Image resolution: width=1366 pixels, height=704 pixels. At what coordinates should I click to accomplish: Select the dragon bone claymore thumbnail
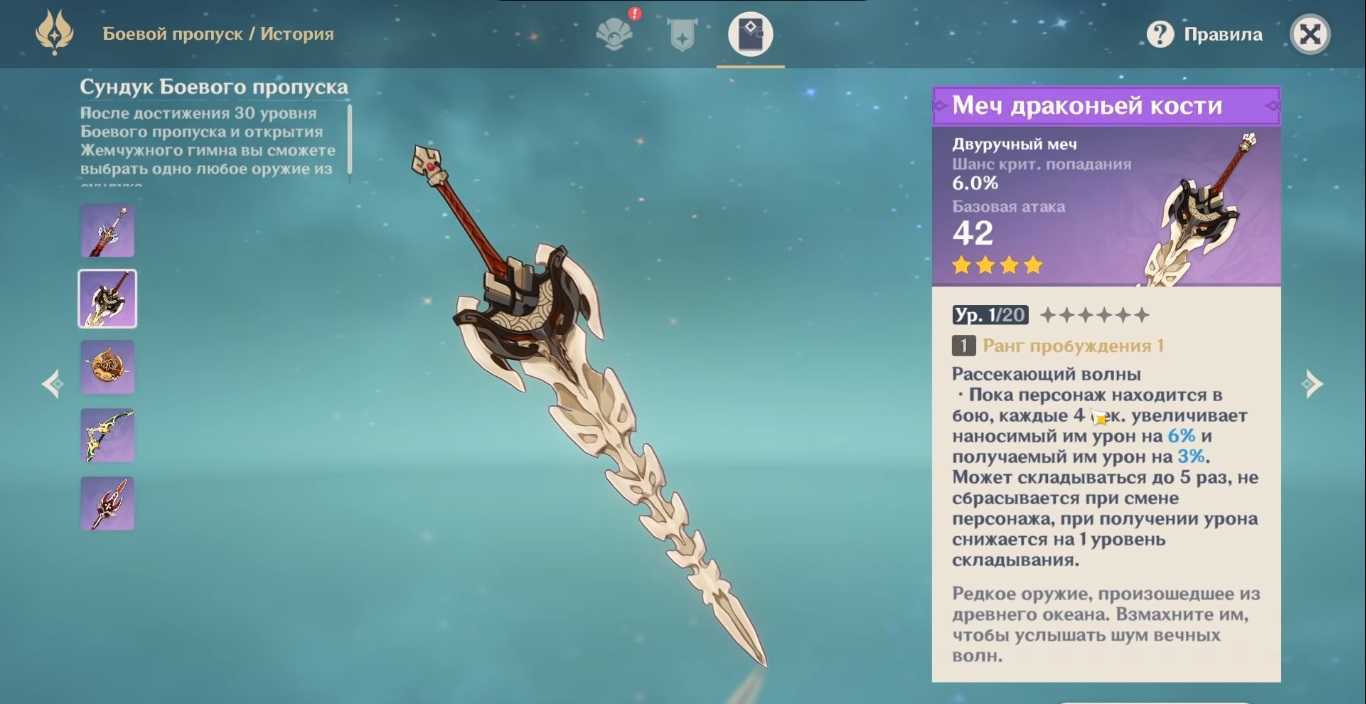[x=108, y=299]
